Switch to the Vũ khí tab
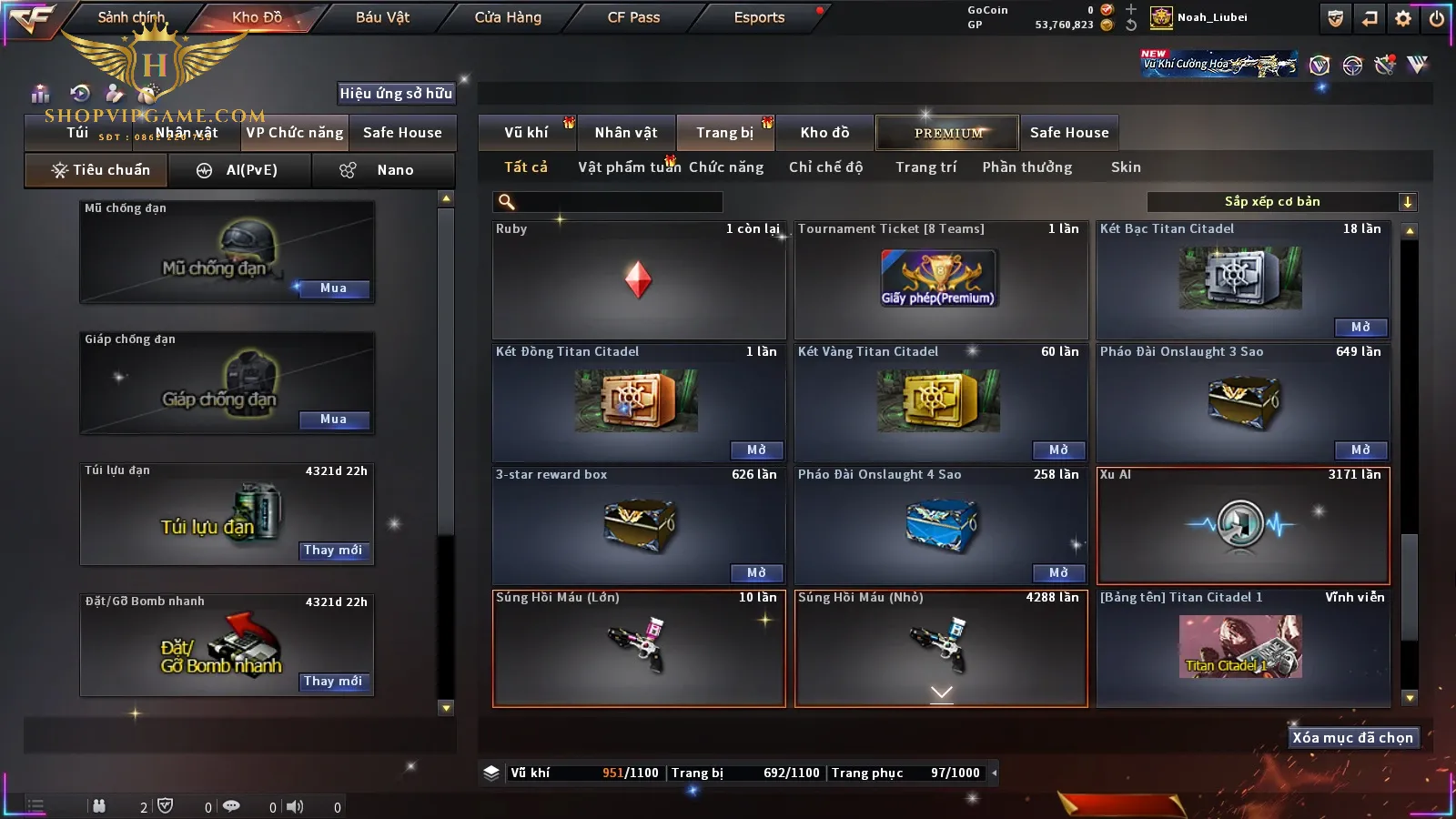The width and height of the screenshot is (1456, 819). click(x=526, y=133)
